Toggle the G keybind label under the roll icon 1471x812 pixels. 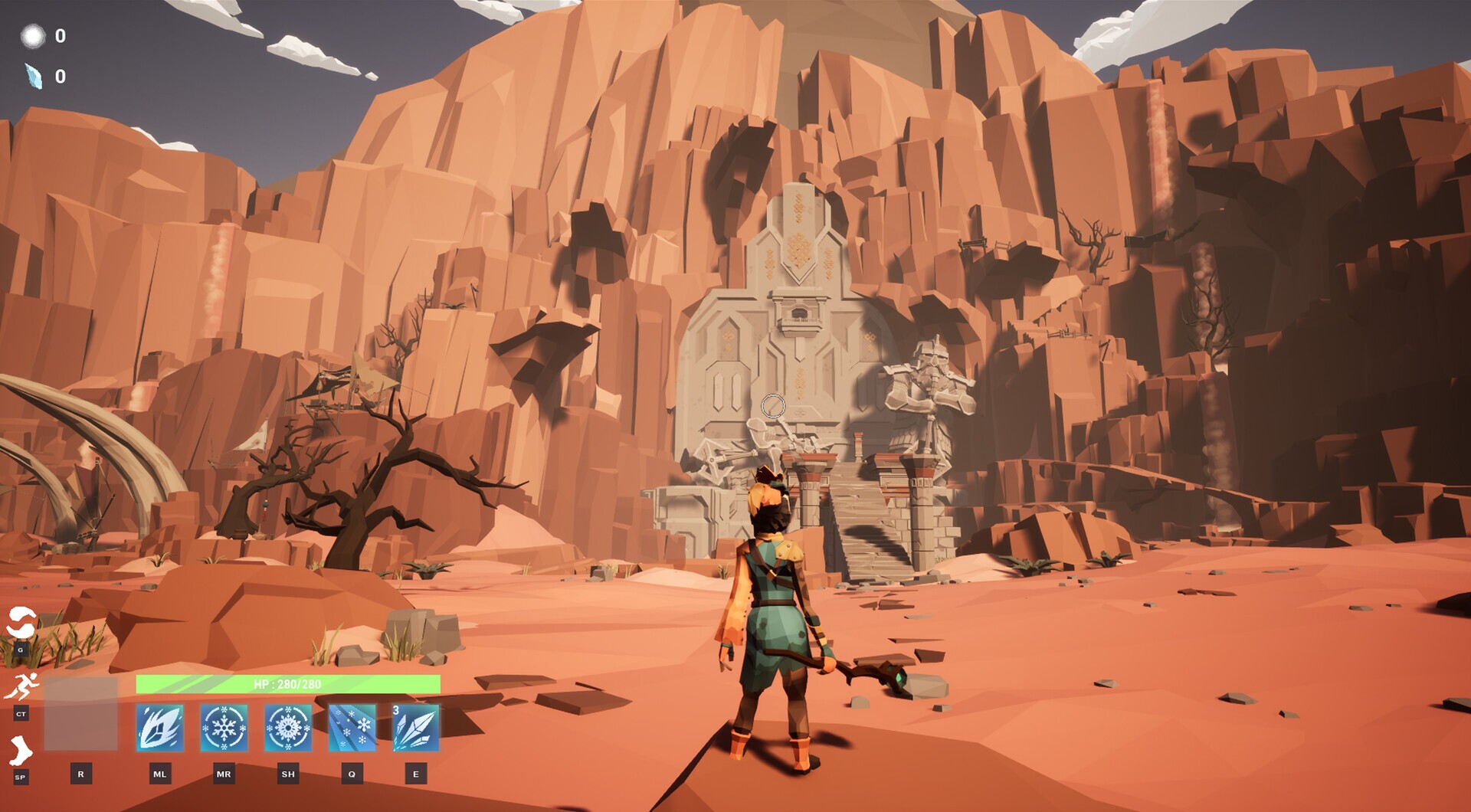point(19,648)
